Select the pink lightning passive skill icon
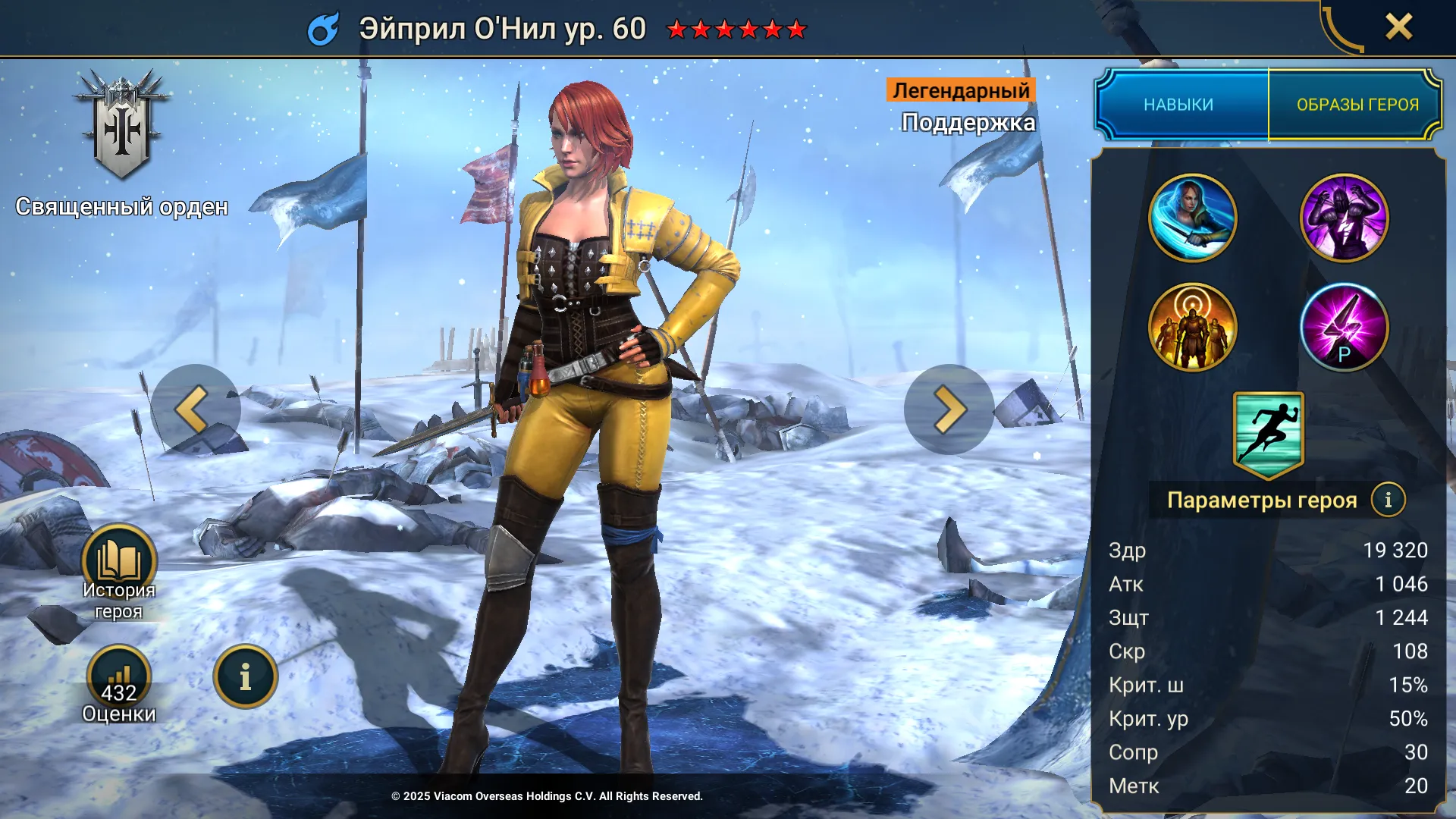Image resolution: width=1456 pixels, height=819 pixels. click(1344, 328)
